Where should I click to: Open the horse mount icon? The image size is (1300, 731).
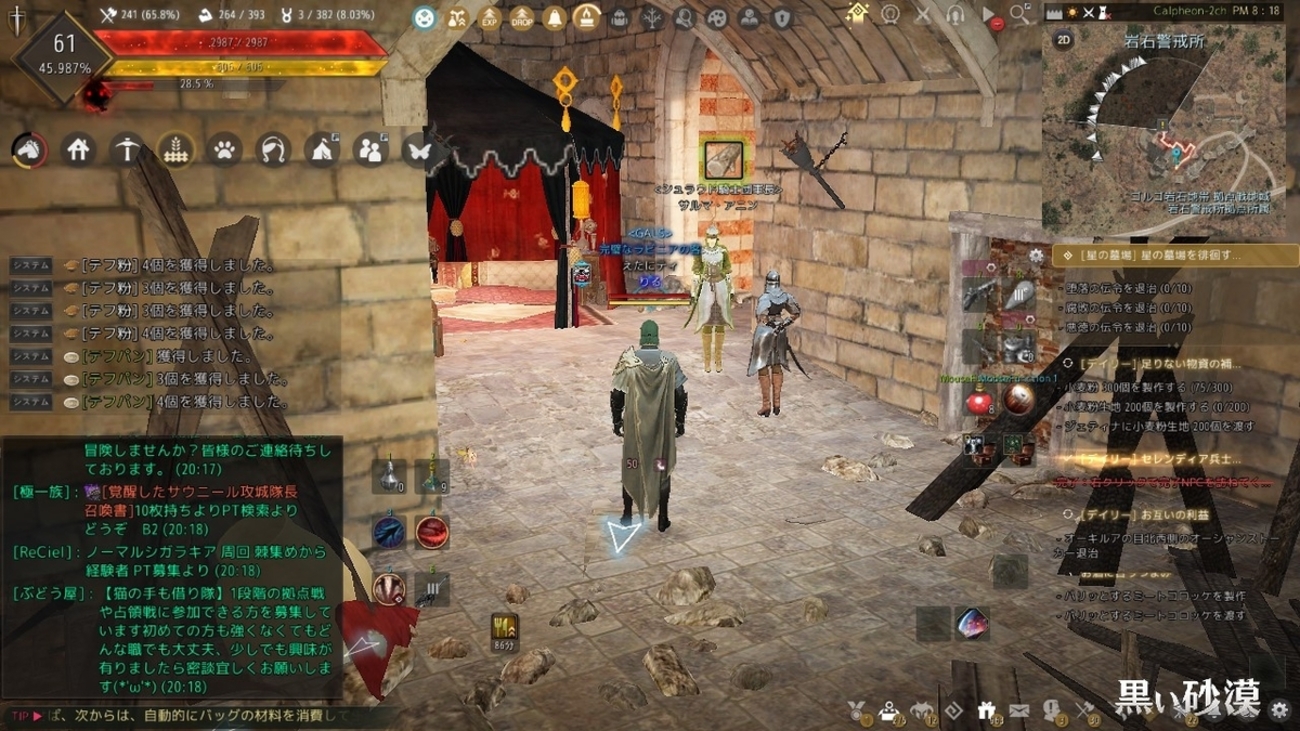coord(30,151)
